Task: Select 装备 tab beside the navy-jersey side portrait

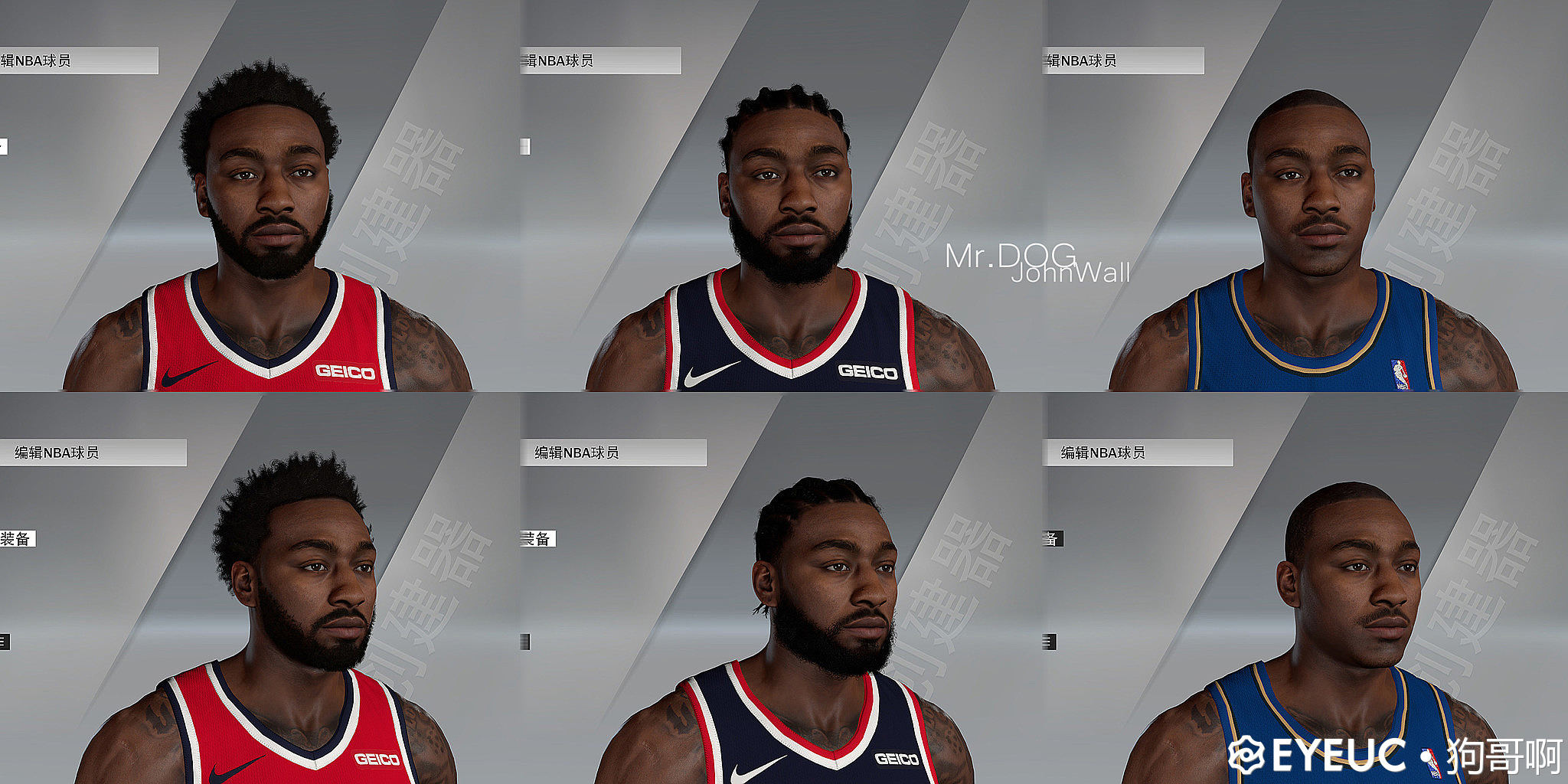Action: pyautogui.click(x=537, y=539)
